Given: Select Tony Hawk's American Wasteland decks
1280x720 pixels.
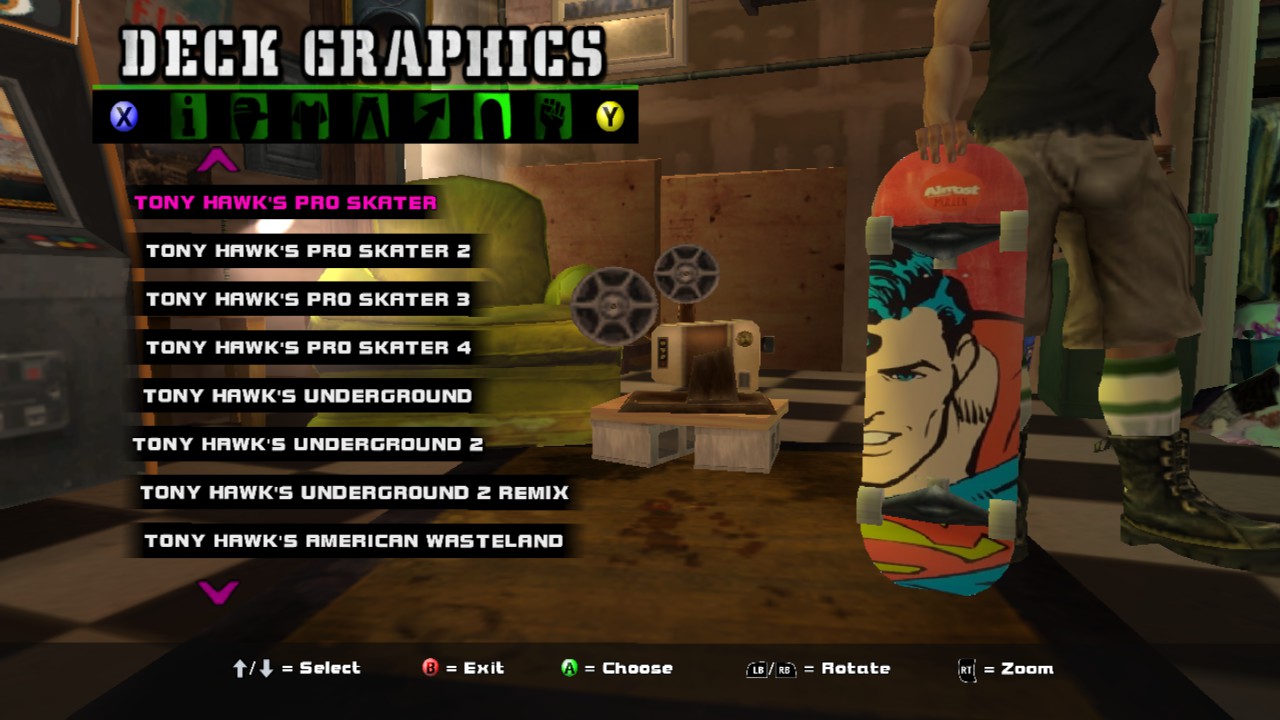Looking at the screenshot, I should pyautogui.click(x=353, y=541).
